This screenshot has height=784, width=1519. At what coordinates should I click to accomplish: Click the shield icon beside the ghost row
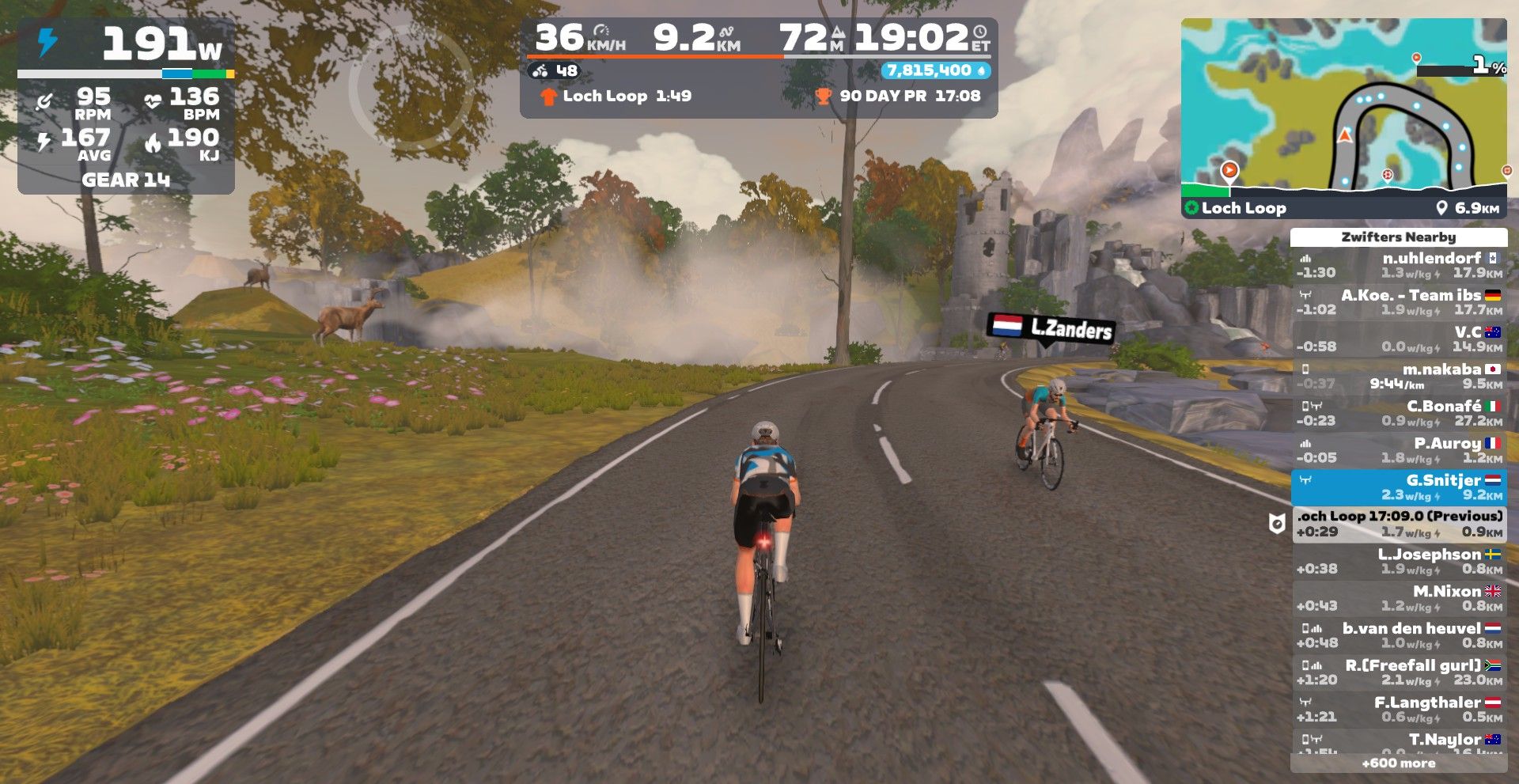(1276, 523)
